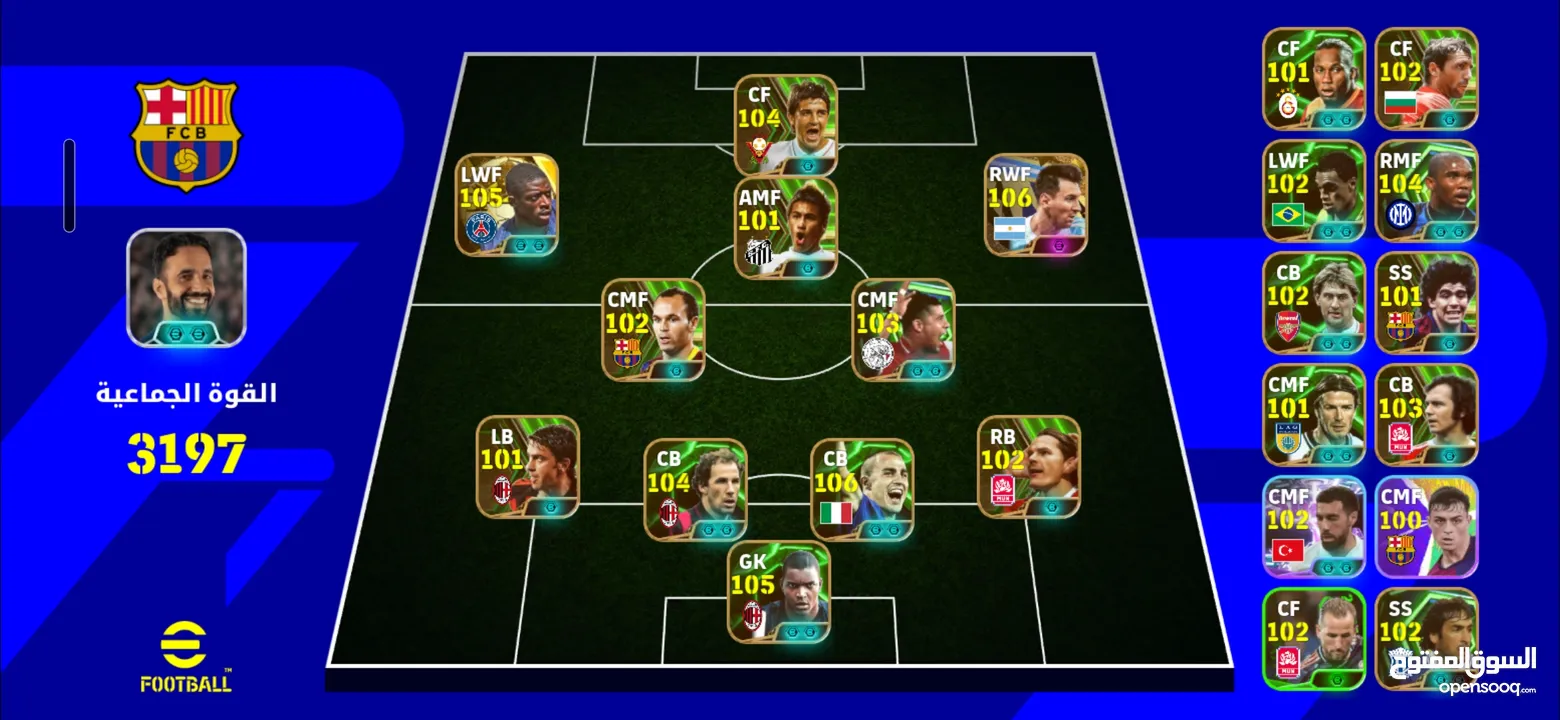1560x720 pixels.
Task: Select the CMF 102 Barcelona midfielder card
Action: [x=653, y=330]
